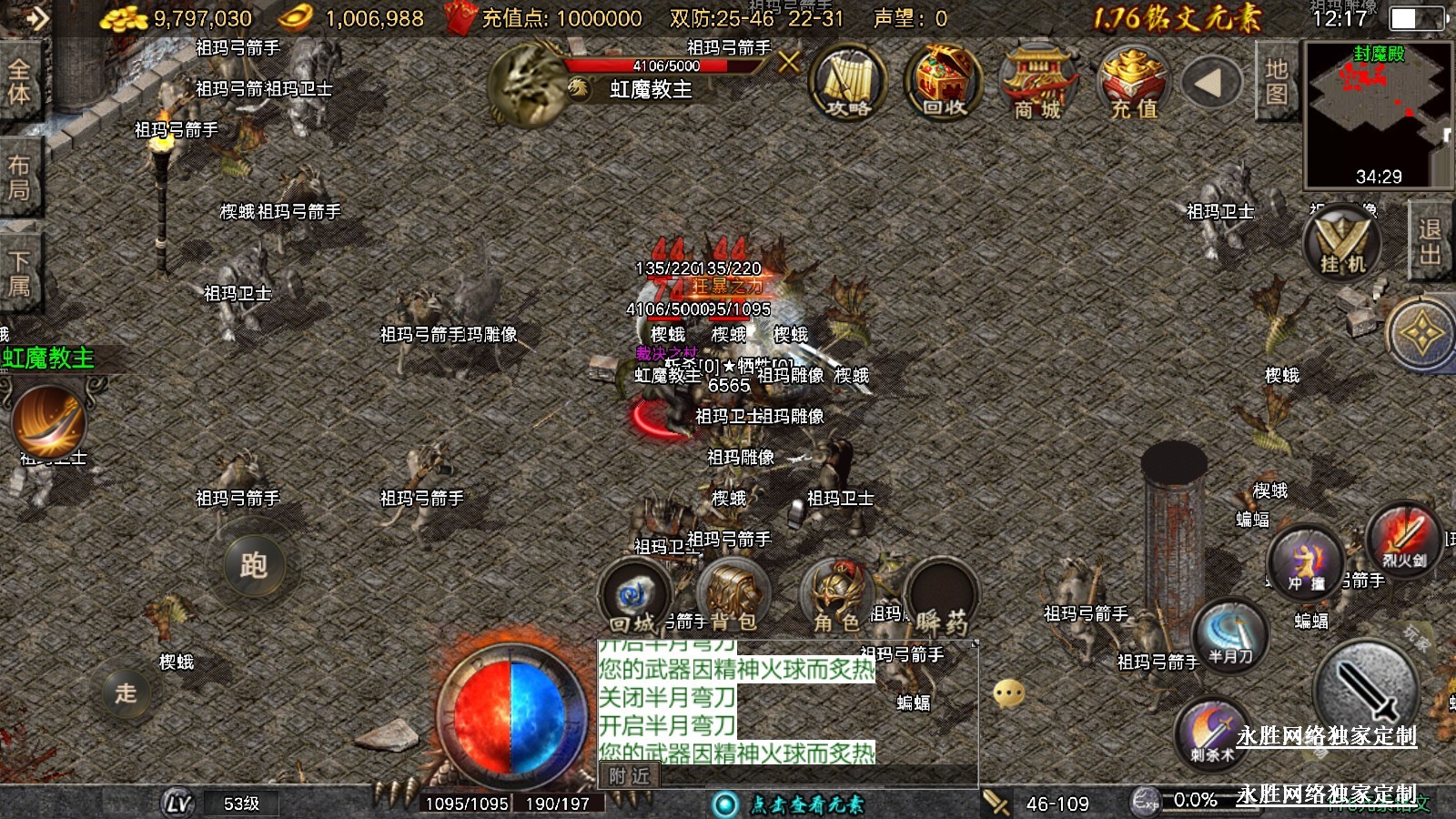Open the 攻略 strategy guide

click(x=848, y=84)
